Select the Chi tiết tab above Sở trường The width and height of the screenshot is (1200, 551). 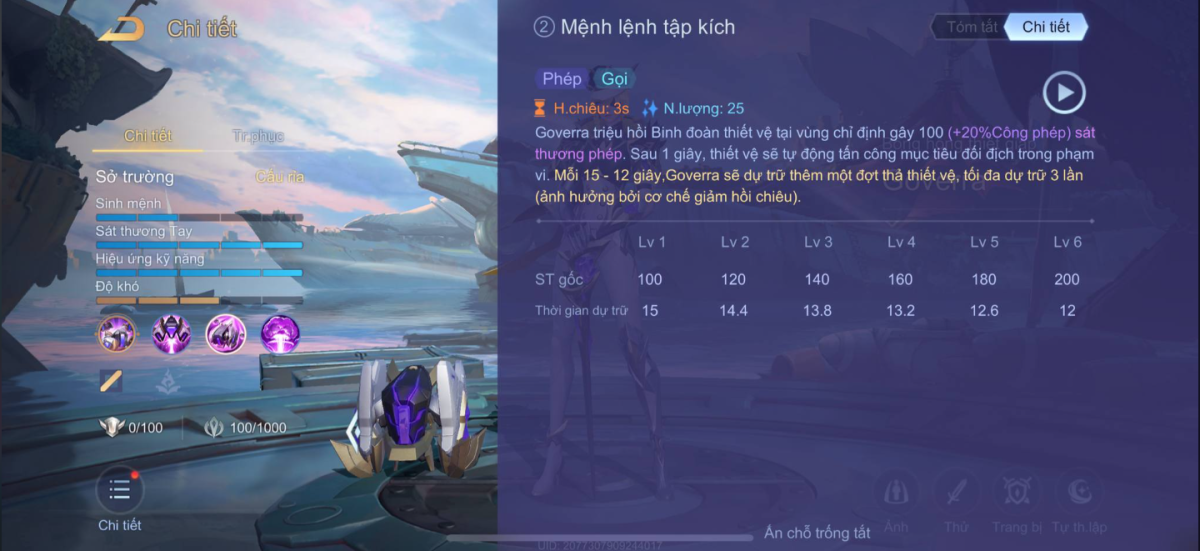click(148, 136)
